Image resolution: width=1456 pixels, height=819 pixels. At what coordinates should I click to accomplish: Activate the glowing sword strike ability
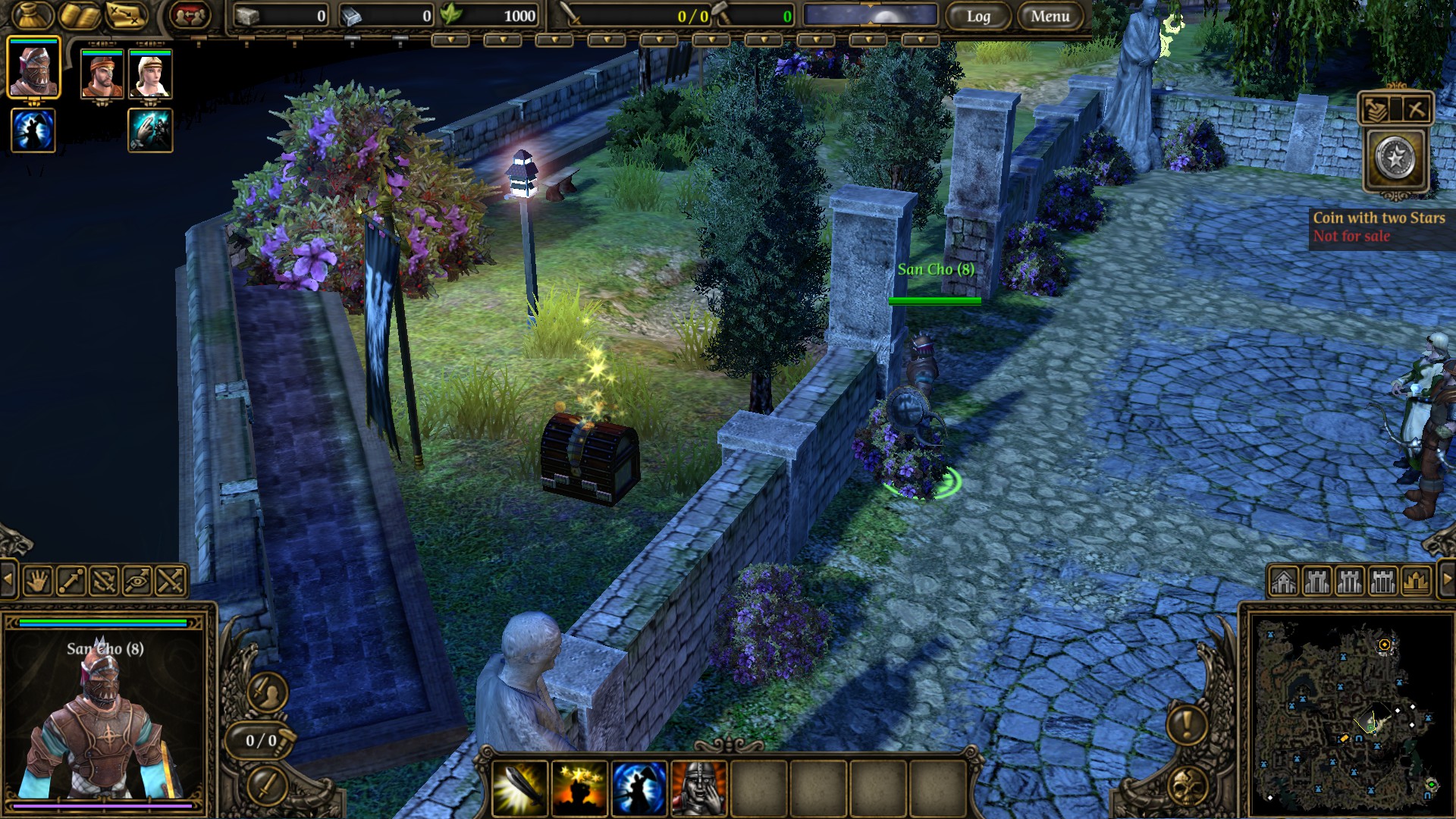pos(520,789)
